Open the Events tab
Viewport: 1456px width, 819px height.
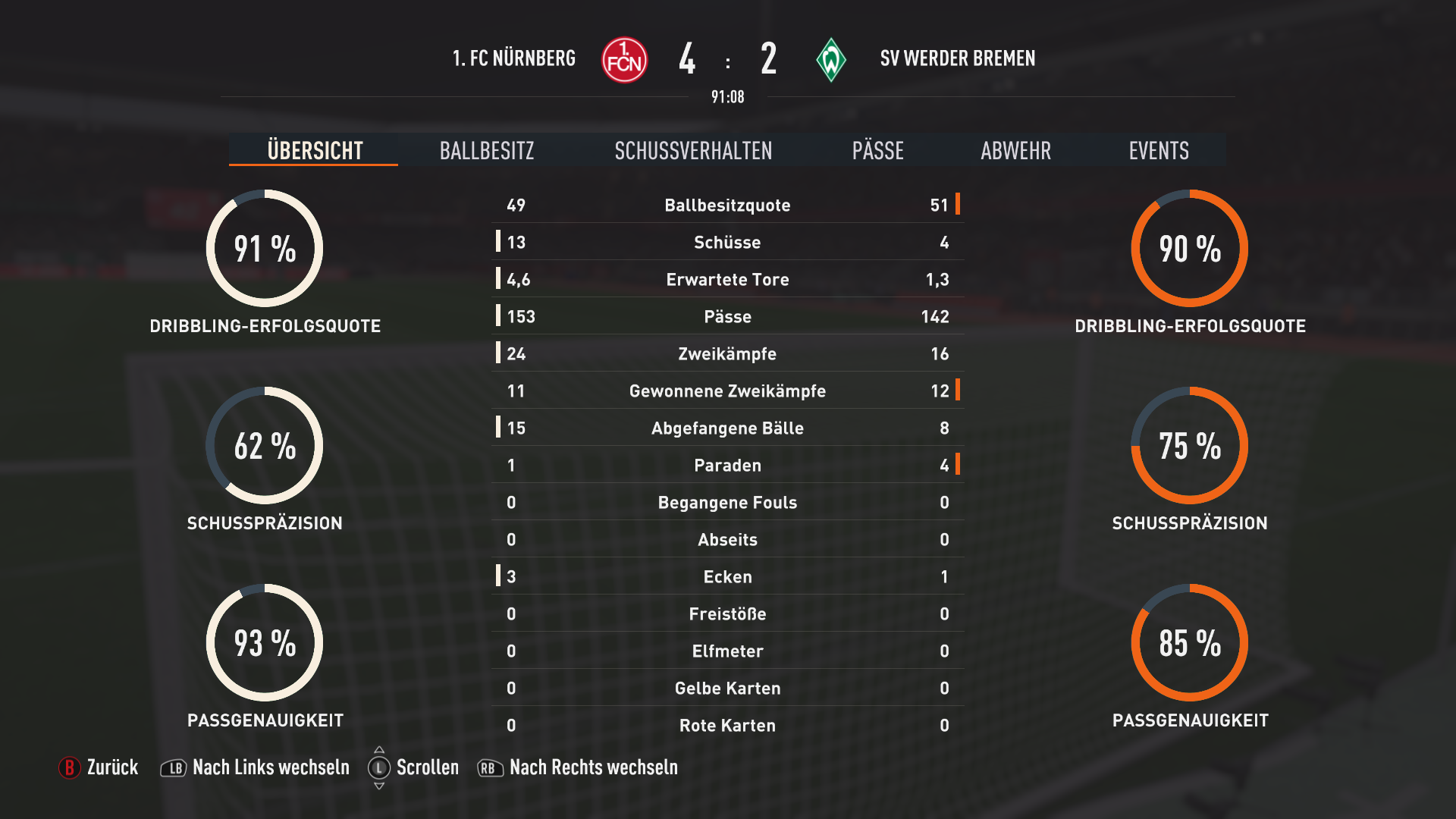coord(1158,150)
